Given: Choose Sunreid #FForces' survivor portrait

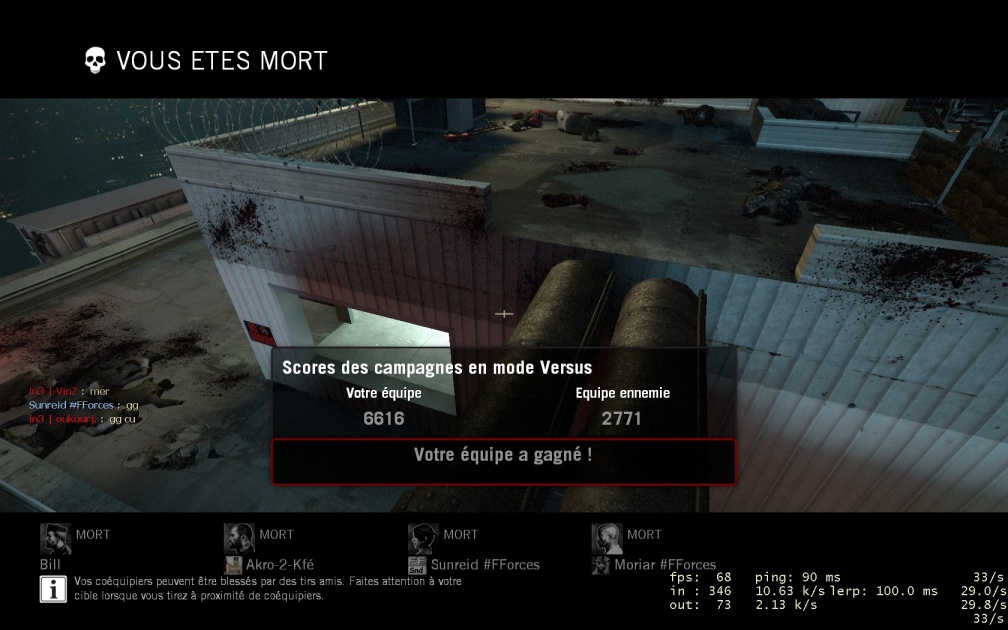Looking at the screenshot, I should pyautogui.click(x=423, y=539).
